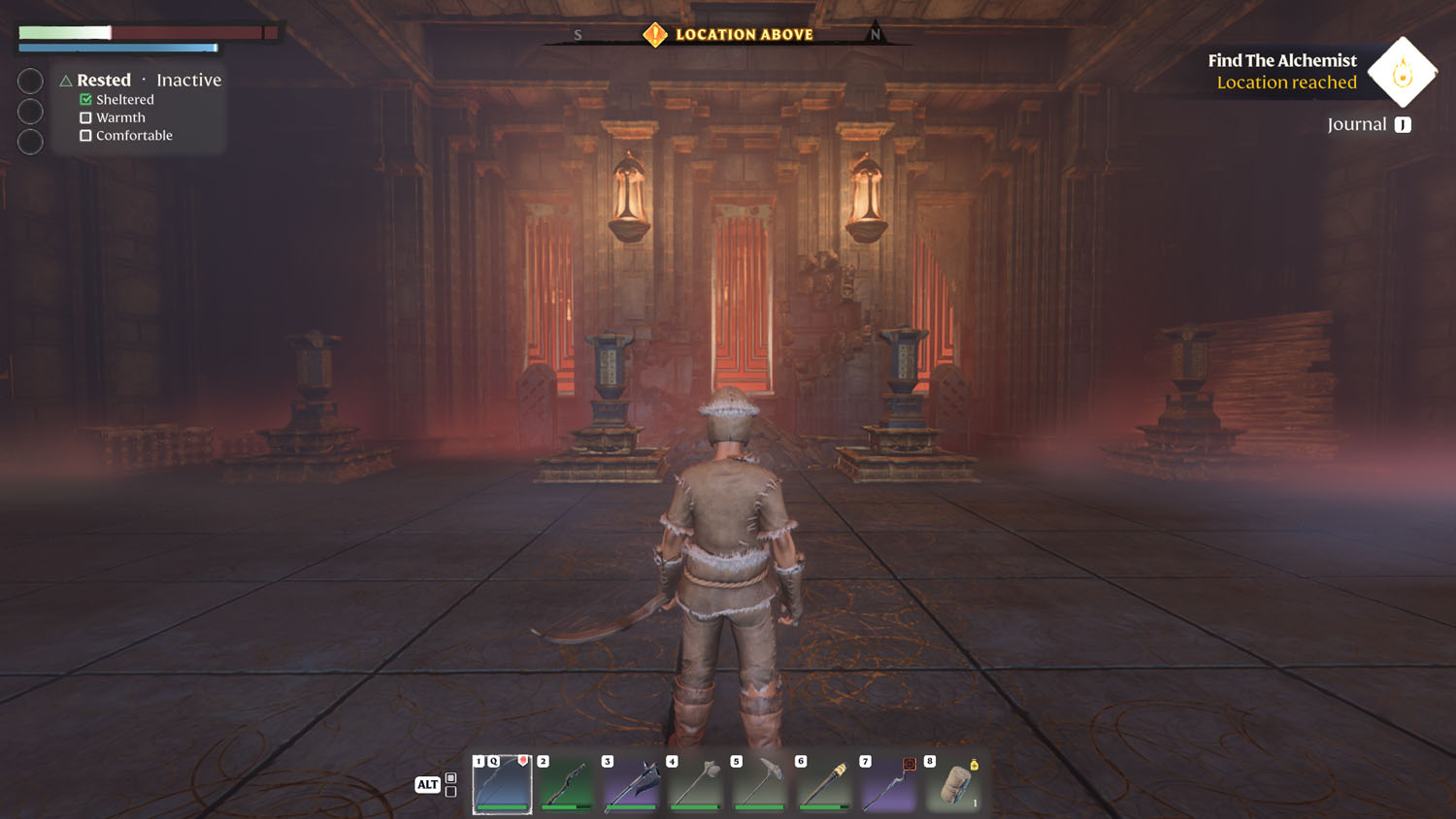Equip the green-backed staff in slot 2
Image resolution: width=1456 pixels, height=819 pixels.
[566, 784]
